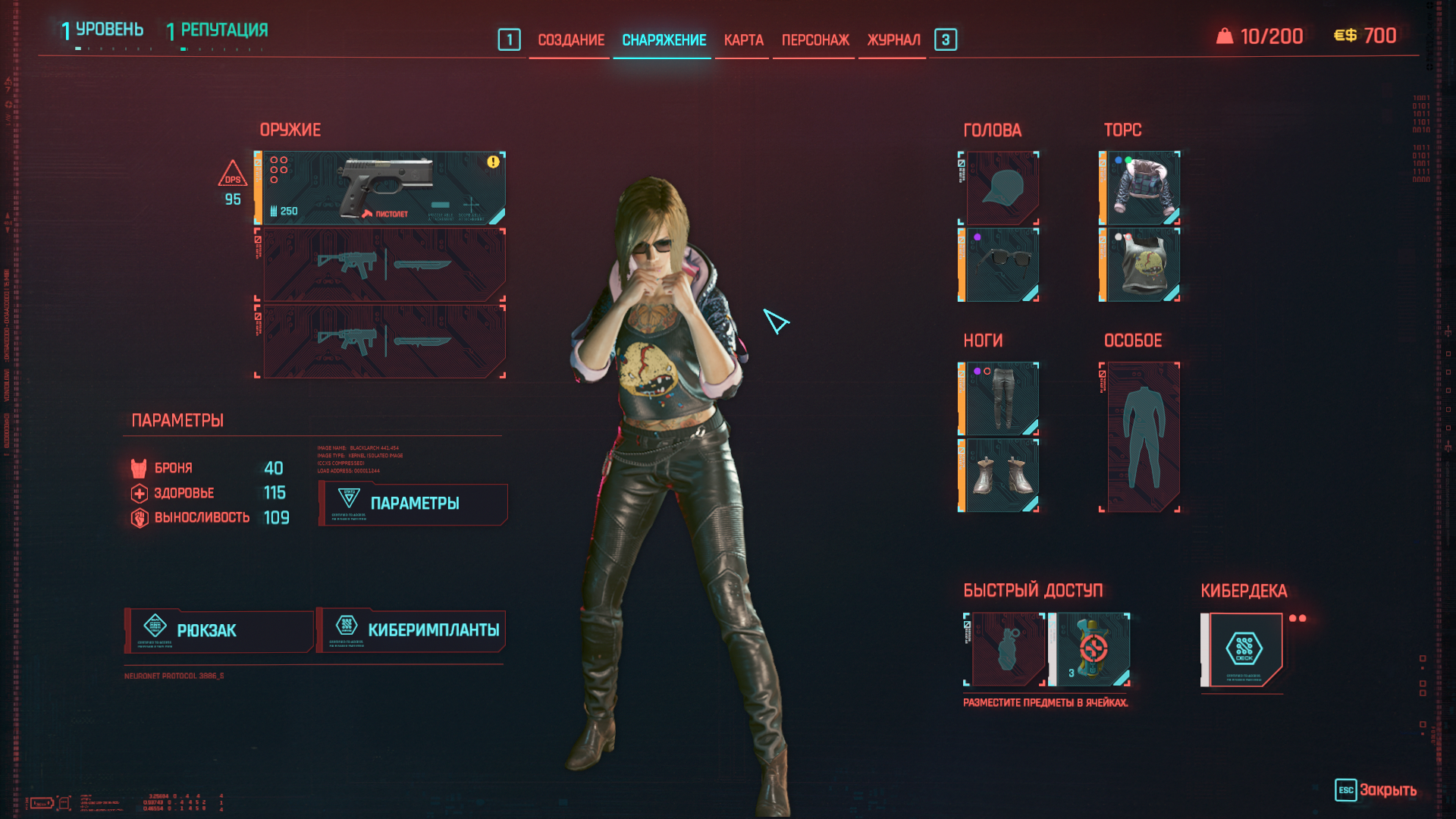Select the empty cap head slot
The image size is (1456, 819).
pyautogui.click(x=1001, y=188)
